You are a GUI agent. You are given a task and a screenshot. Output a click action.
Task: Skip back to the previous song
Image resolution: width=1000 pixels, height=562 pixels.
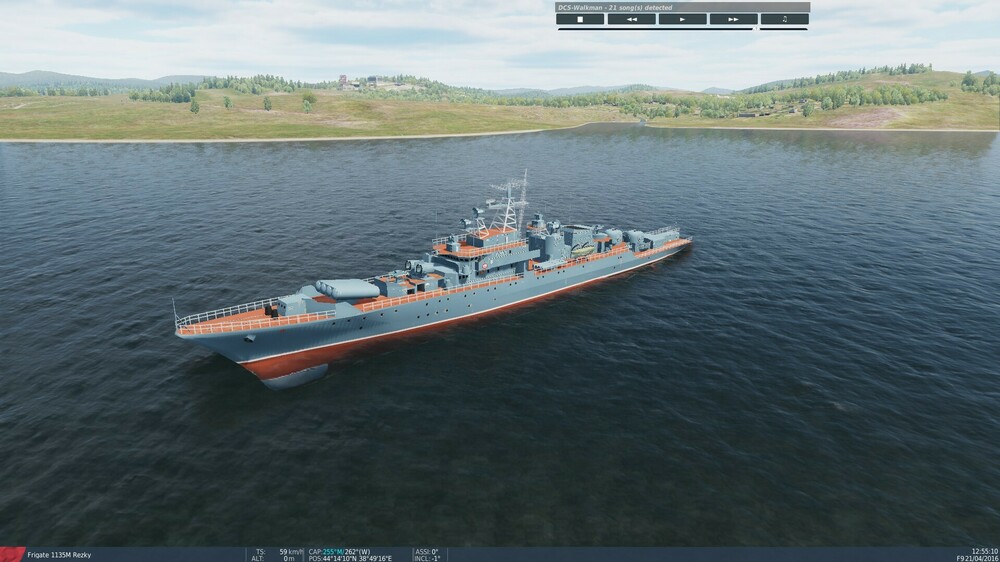pyautogui.click(x=632, y=19)
